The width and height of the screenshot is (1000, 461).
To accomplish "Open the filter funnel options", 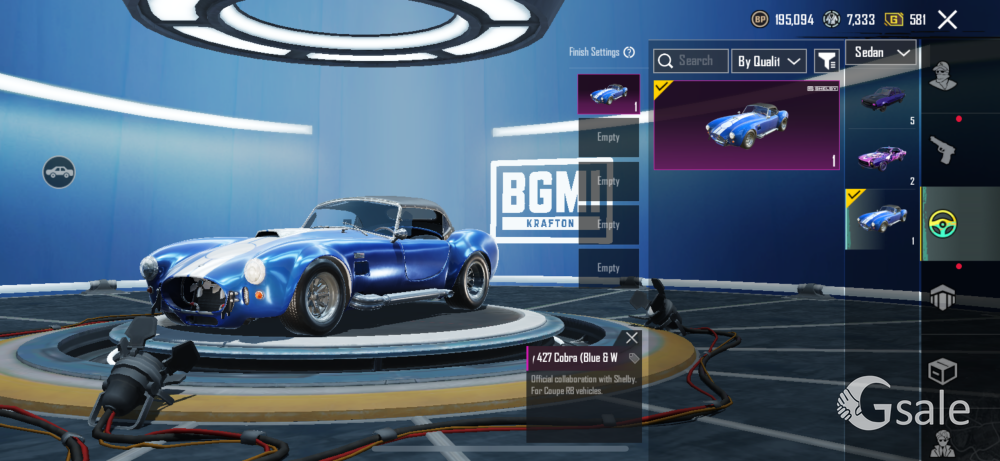I will coord(826,61).
